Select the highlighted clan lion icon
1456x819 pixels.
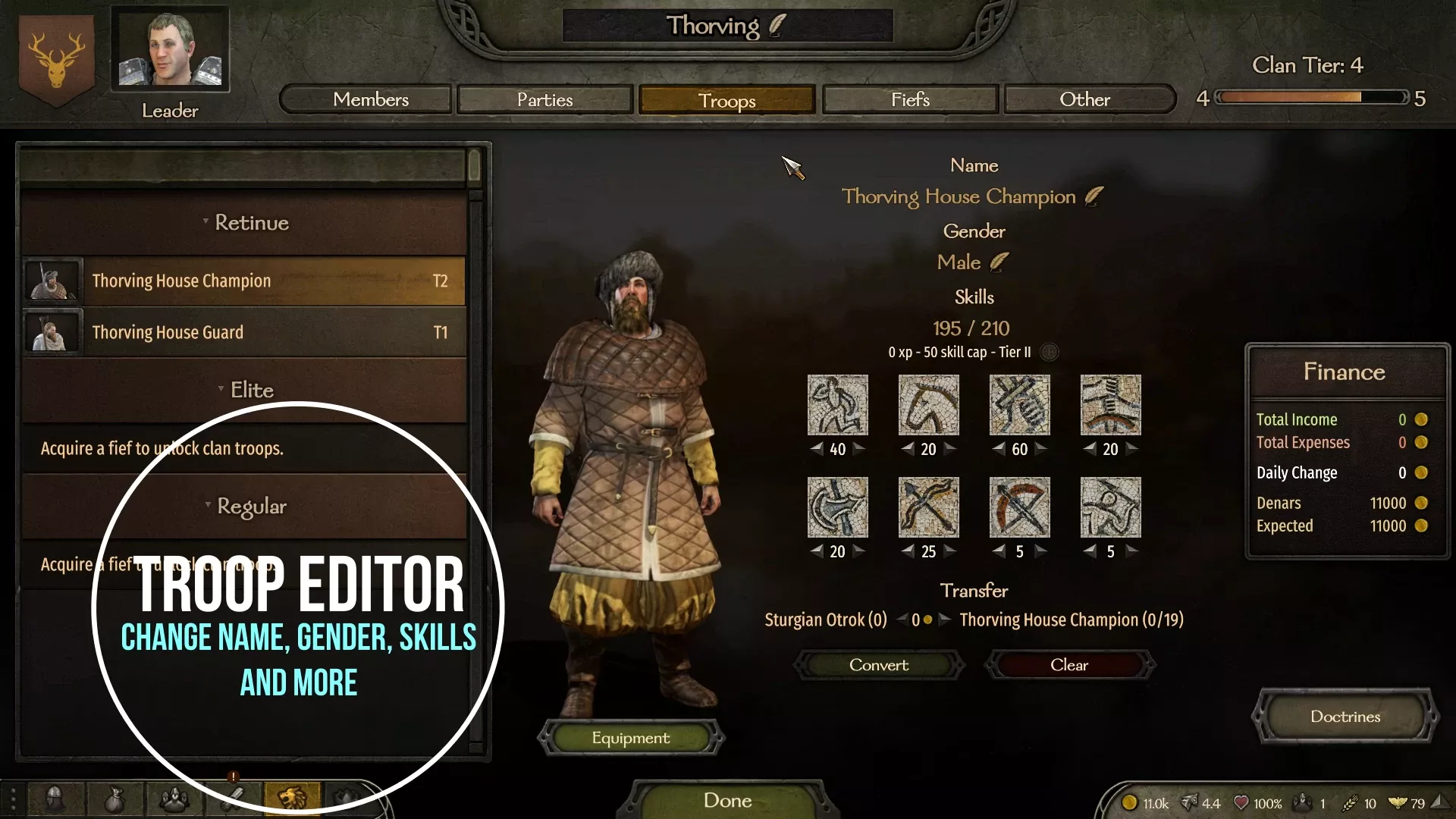pos(292,796)
